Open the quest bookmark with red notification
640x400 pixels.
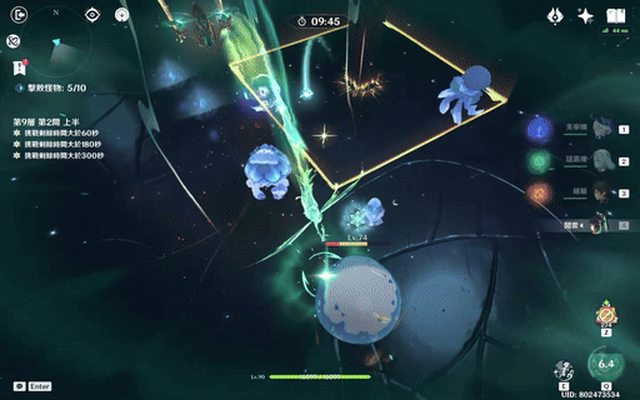(x=18, y=68)
